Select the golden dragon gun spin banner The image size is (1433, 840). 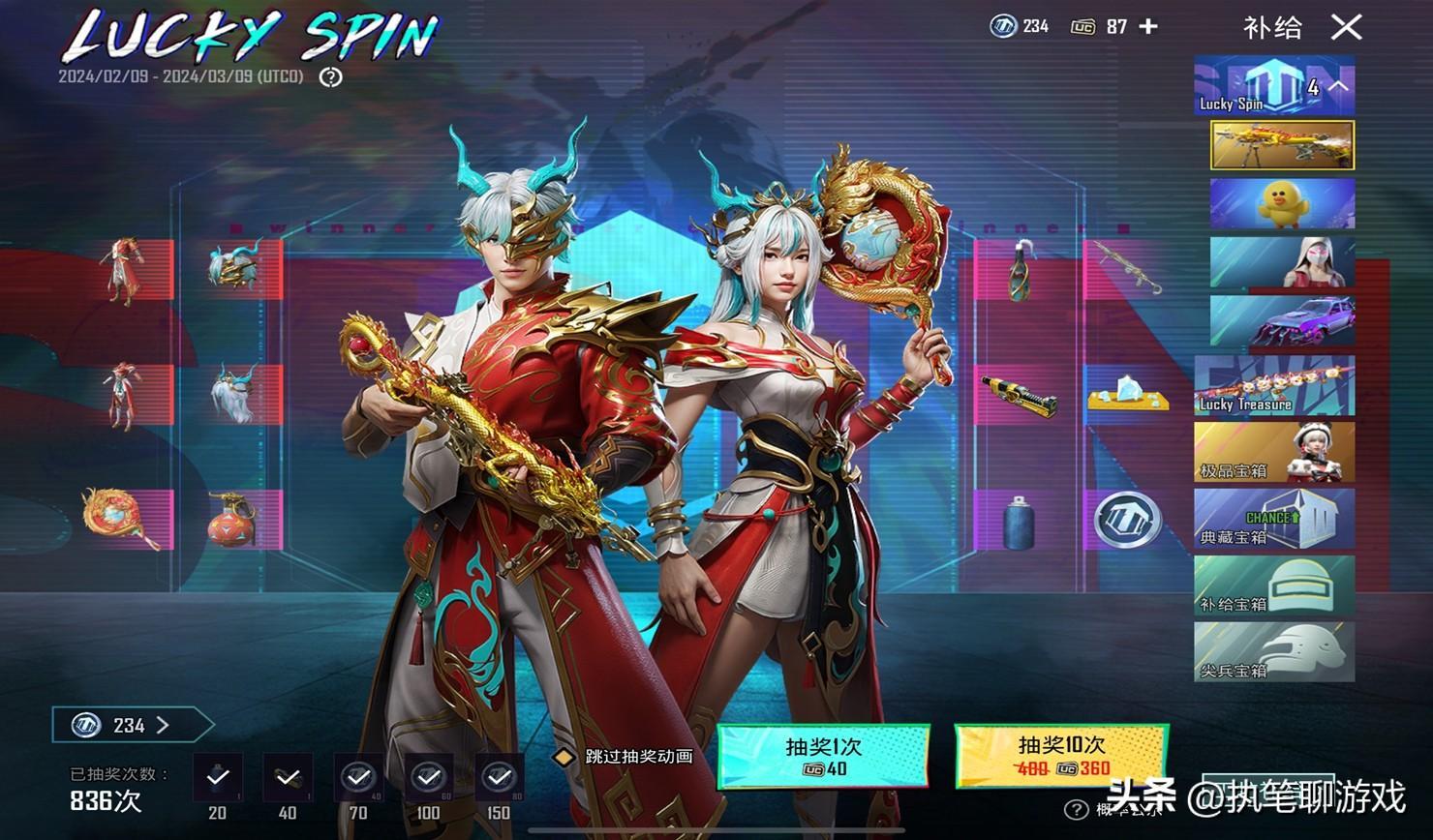[1282, 145]
